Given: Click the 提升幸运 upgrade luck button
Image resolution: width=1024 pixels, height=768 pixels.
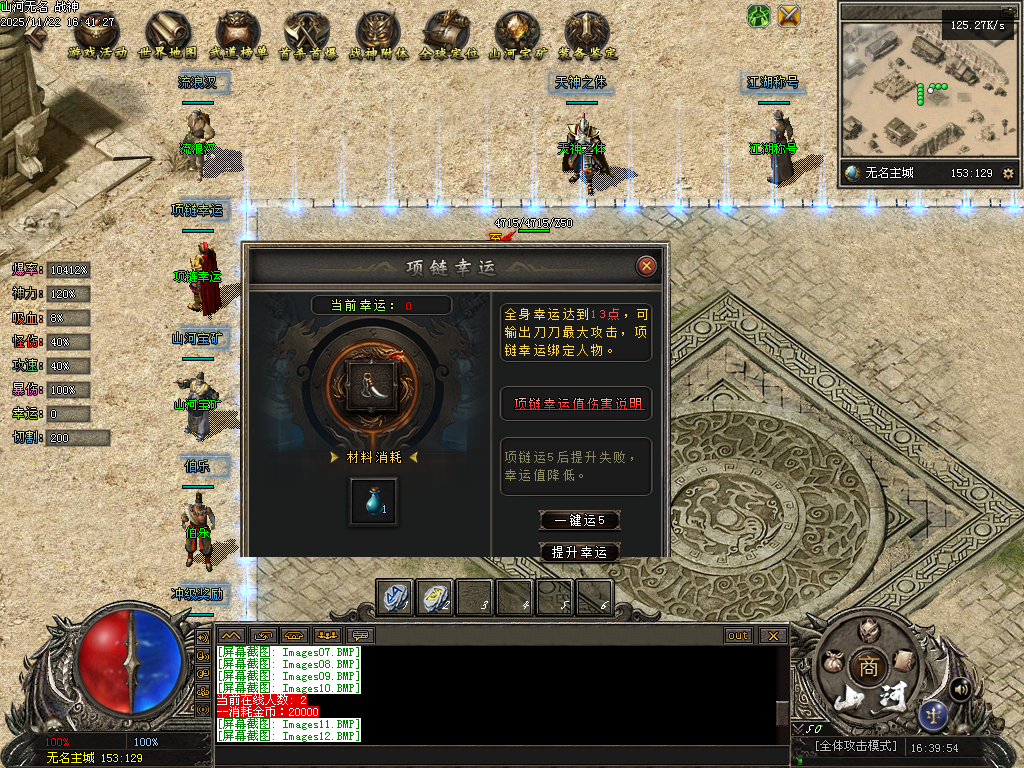Looking at the screenshot, I should tap(579, 552).
